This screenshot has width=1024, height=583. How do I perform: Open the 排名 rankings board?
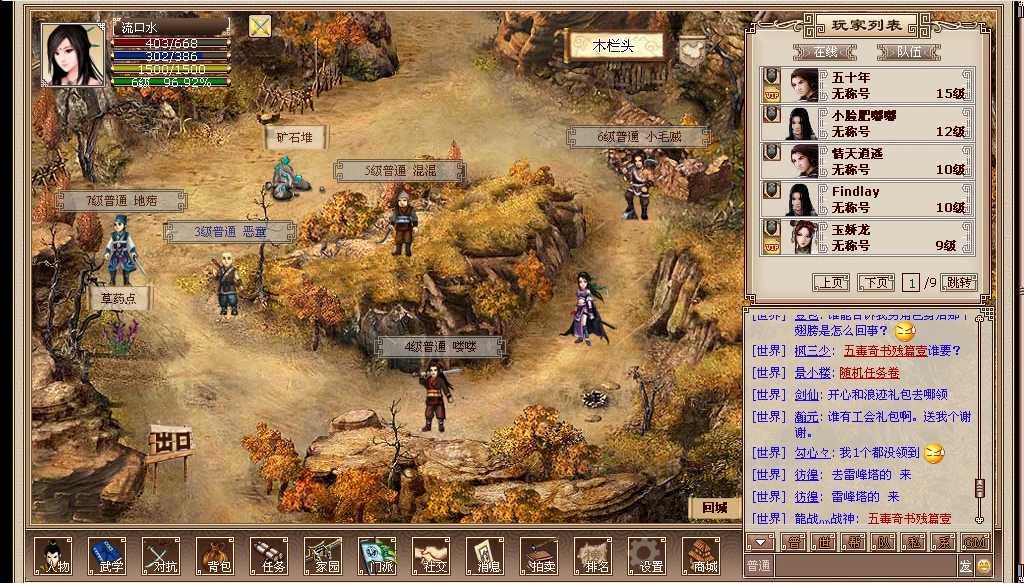pos(593,555)
